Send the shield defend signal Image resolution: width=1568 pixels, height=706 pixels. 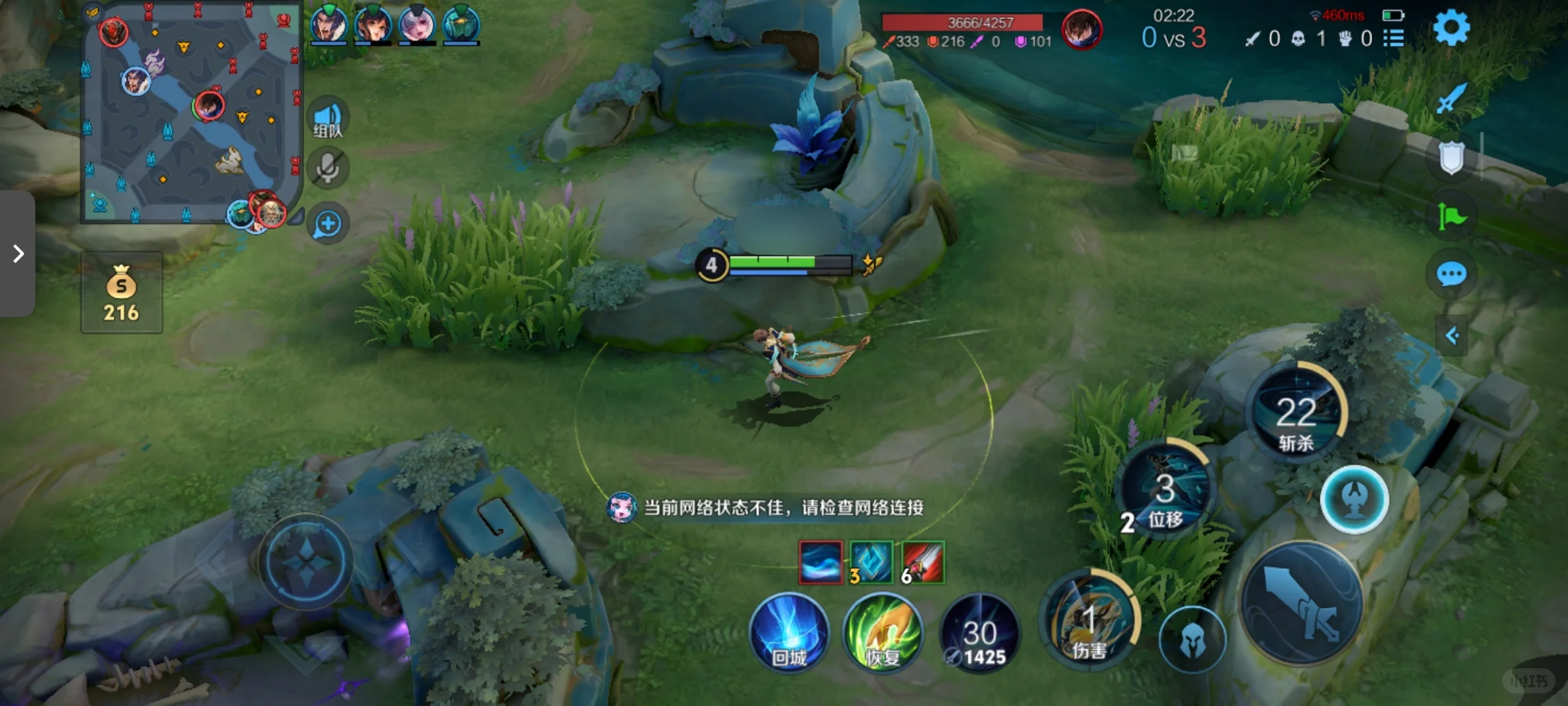click(1451, 158)
